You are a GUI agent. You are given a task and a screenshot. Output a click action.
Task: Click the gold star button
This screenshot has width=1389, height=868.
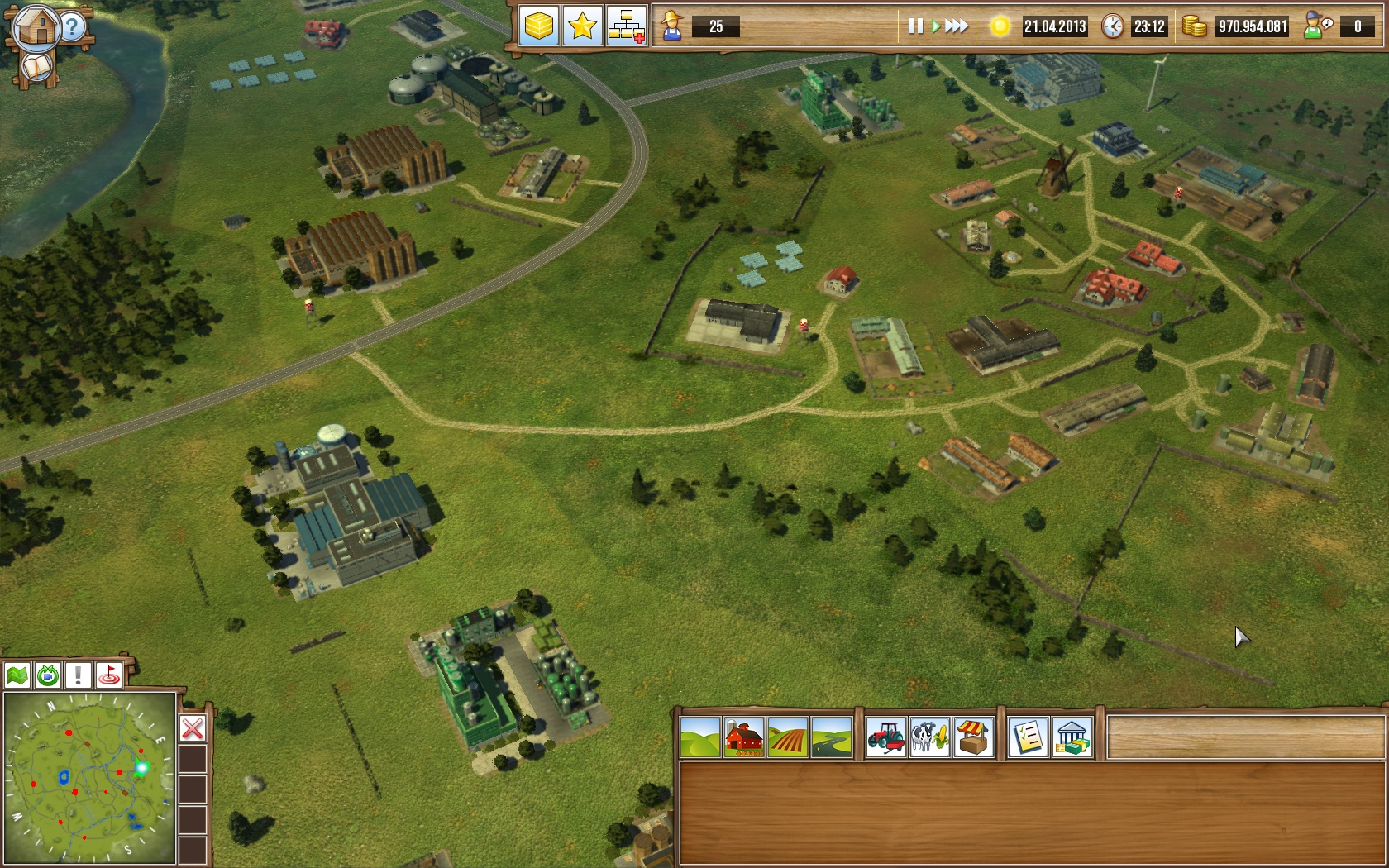[x=582, y=26]
